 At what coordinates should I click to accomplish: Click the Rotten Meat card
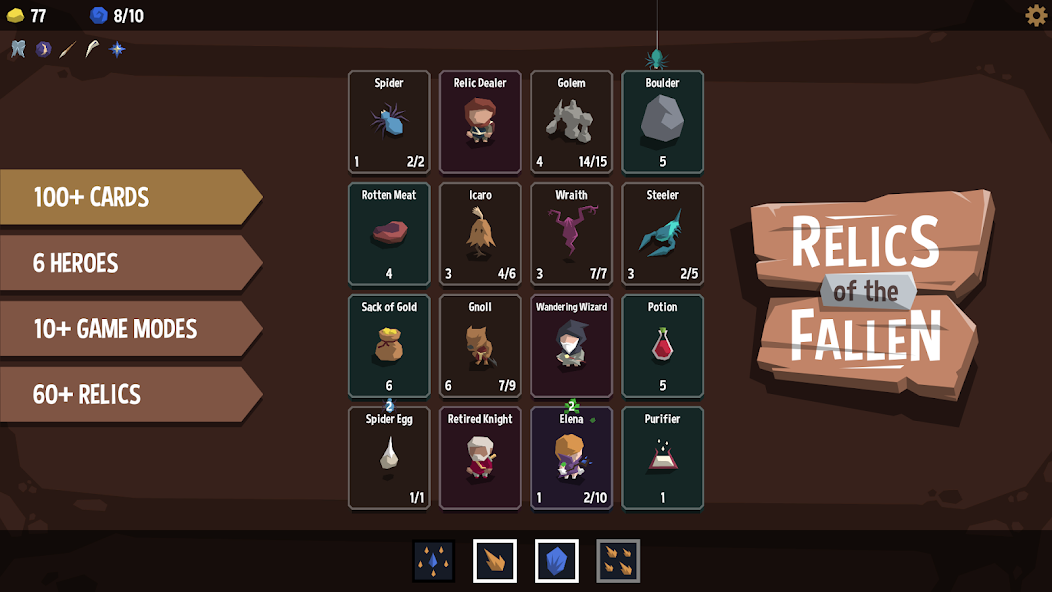(389, 234)
